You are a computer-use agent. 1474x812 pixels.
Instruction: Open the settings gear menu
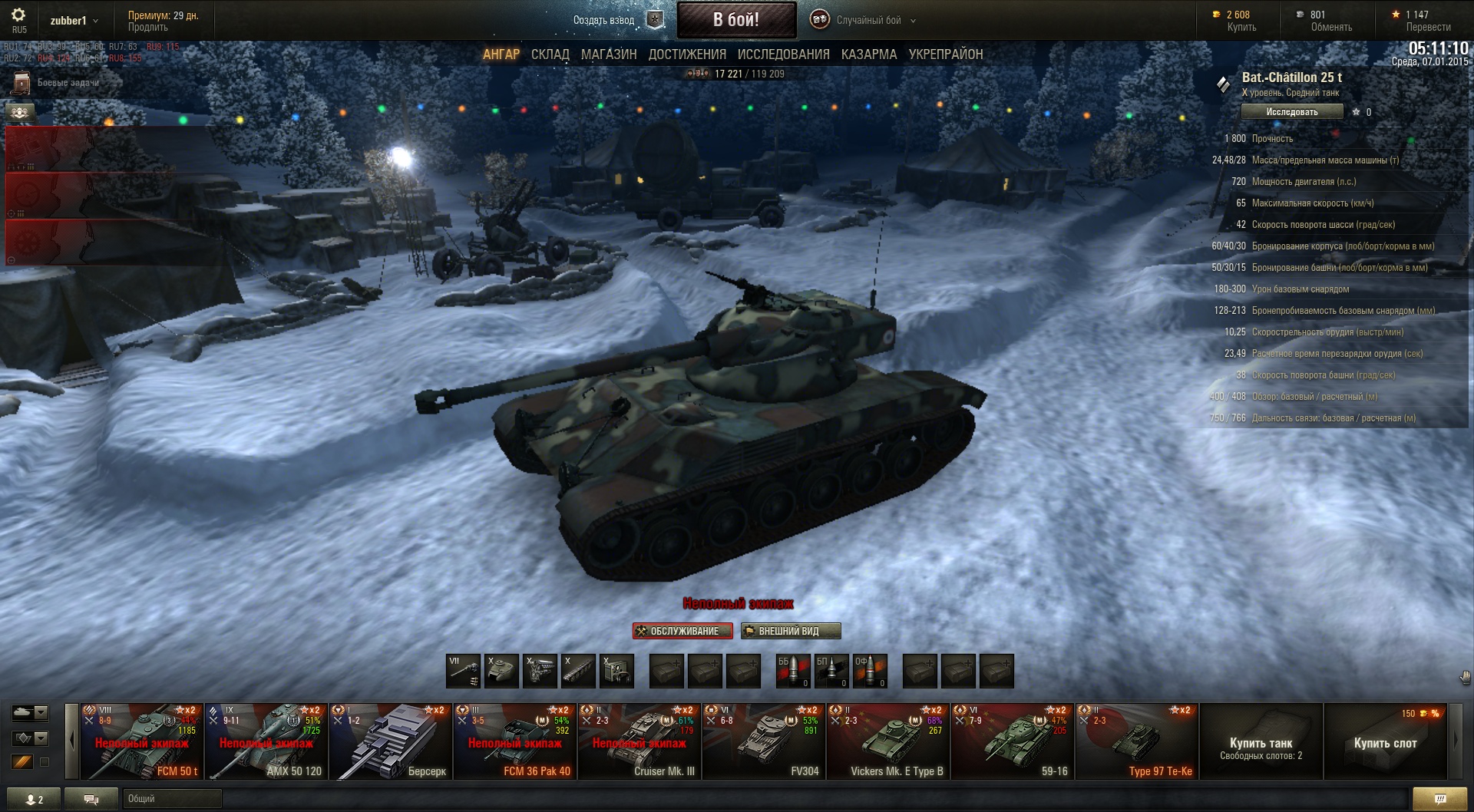pyautogui.click(x=18, y=15)
